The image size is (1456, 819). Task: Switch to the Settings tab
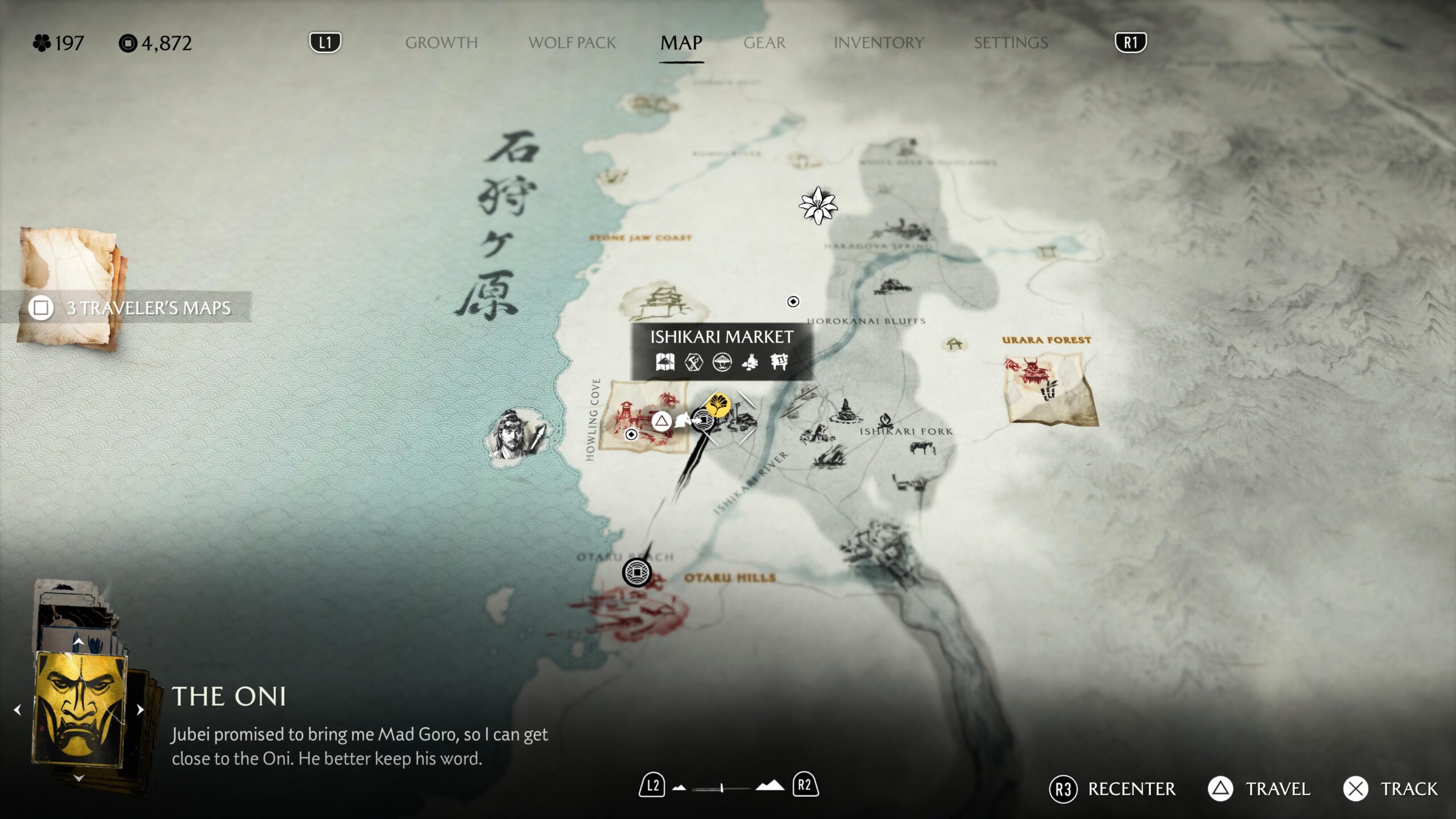pos(1010,43)
